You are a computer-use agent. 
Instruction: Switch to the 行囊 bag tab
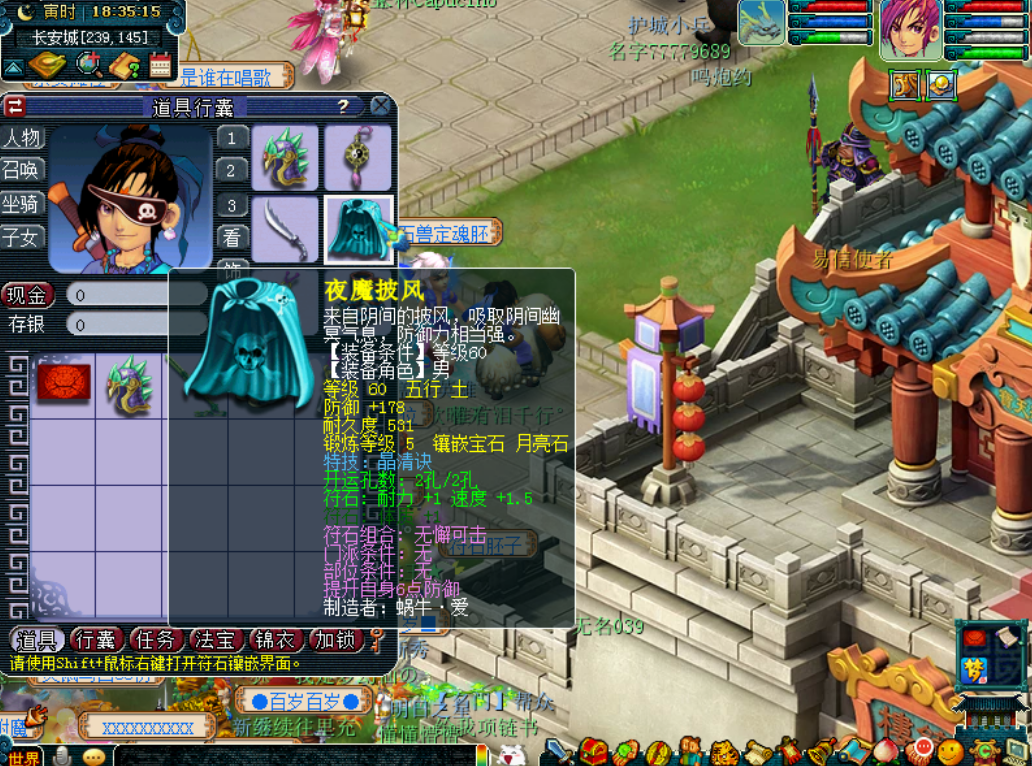click(x=97, y=640)
